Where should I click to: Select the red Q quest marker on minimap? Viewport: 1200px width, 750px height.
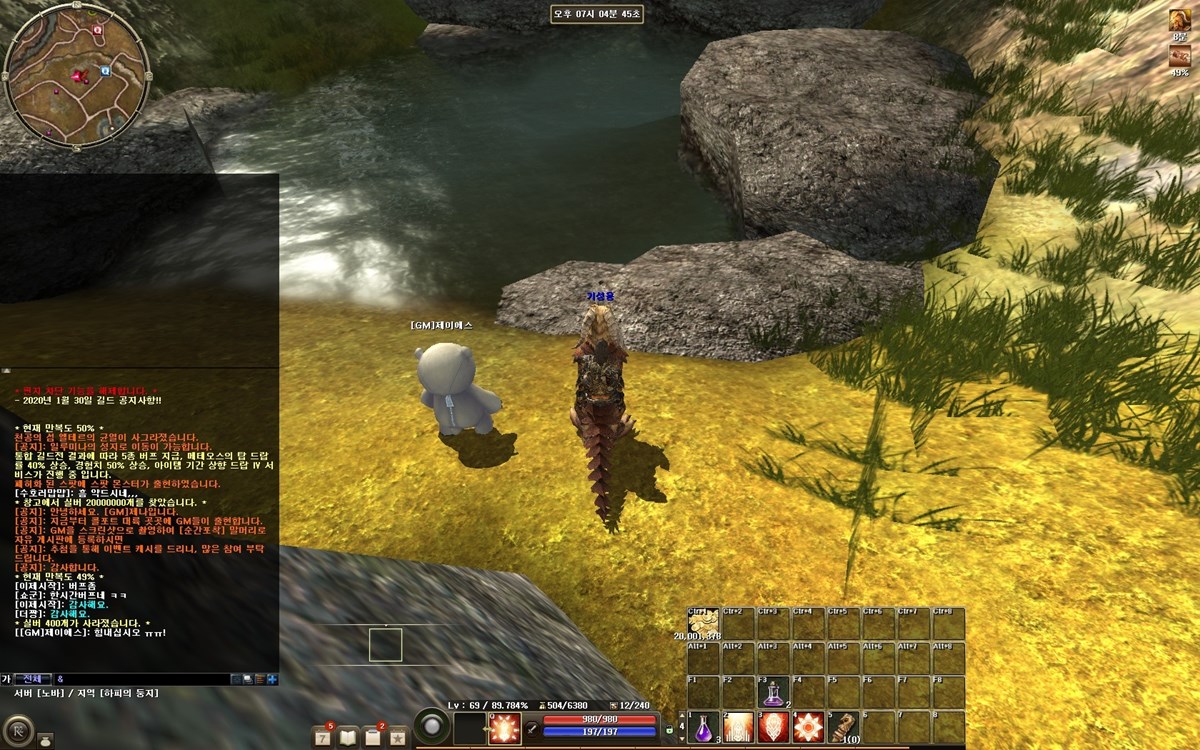tap(98, 31)
